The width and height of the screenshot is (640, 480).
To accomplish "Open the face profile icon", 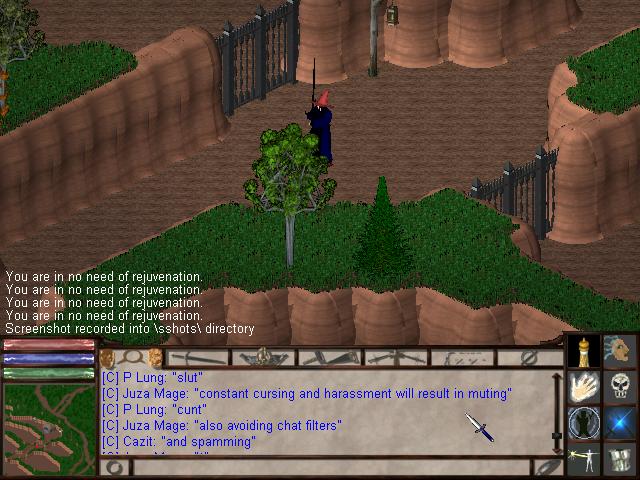I will tap(621, 351).
